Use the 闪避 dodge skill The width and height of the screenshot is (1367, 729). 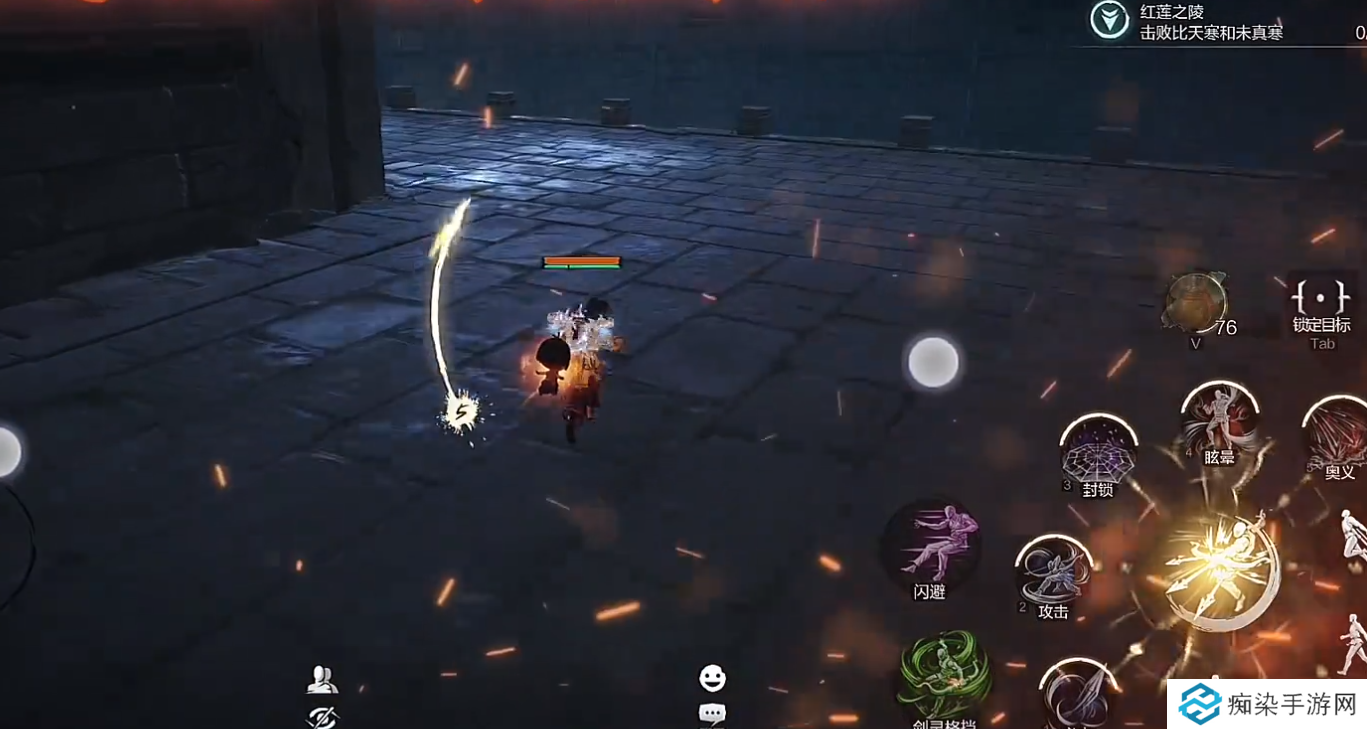(x=930, y=548)
